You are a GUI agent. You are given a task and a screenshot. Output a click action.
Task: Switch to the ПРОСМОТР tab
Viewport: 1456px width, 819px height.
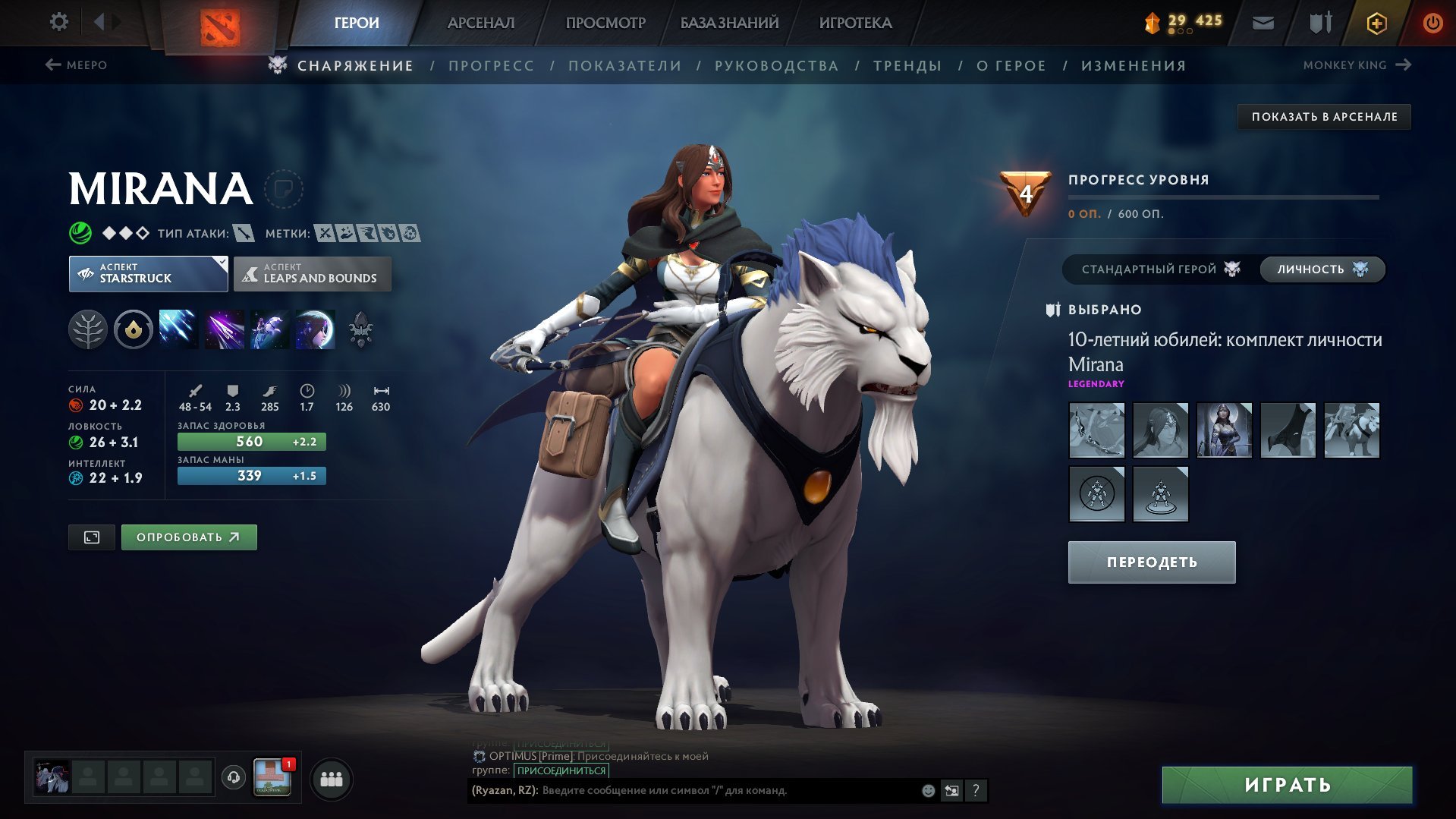(x=605, y=23)
